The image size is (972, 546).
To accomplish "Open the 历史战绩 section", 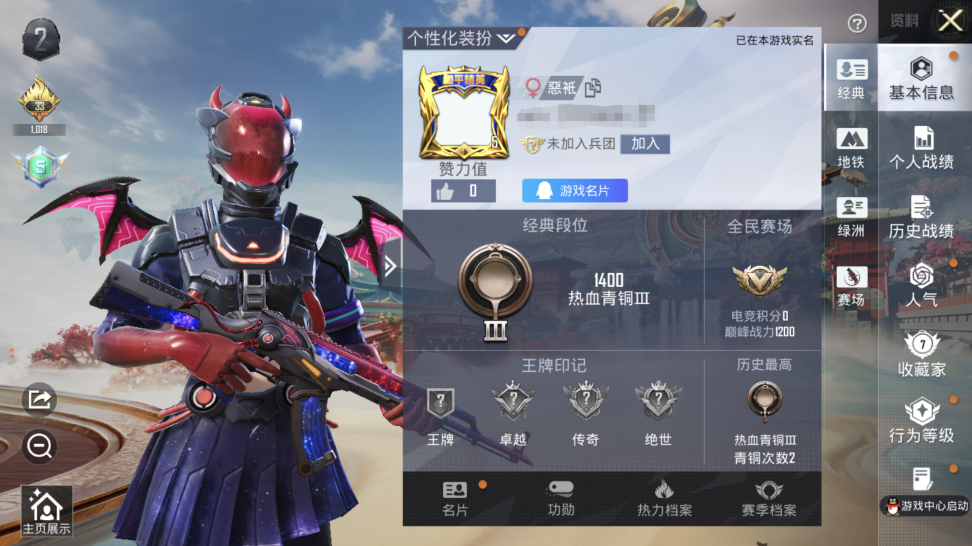I will click(x=921, y=218).
